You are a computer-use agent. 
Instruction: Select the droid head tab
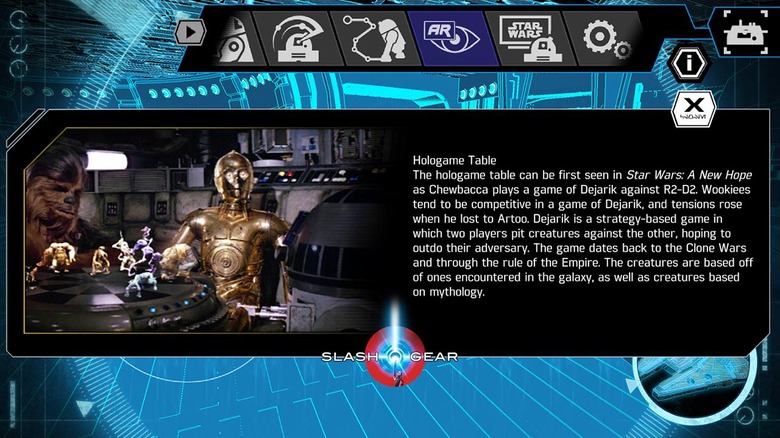pyautogui.click(x=296, y=38)
